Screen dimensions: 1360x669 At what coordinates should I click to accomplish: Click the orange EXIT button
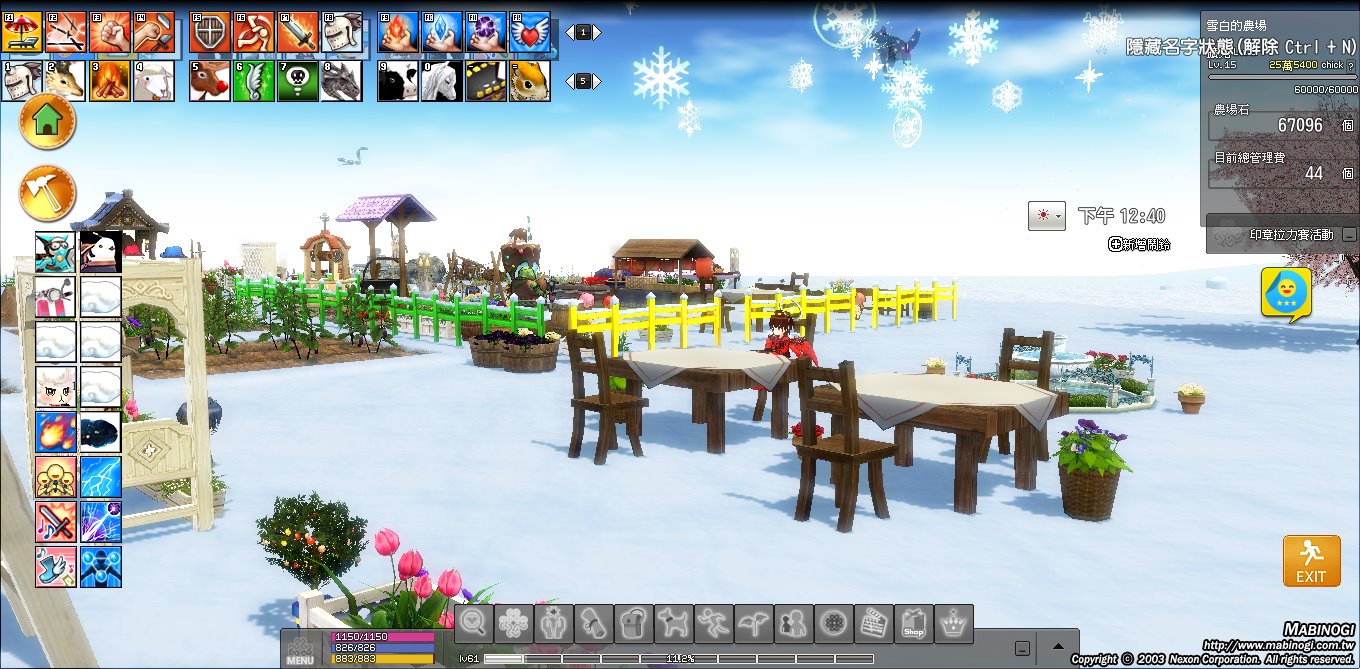(1311, 561)
